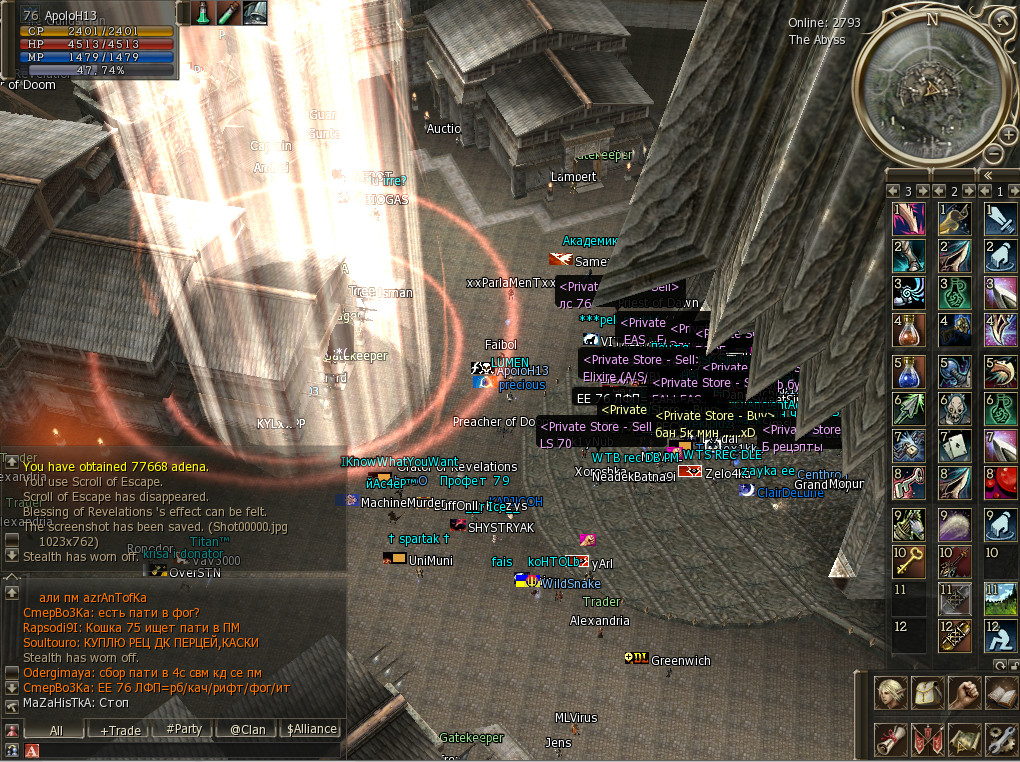Select the All chat tab
The width and height of the screenshot is (1020, 762).
56,730
